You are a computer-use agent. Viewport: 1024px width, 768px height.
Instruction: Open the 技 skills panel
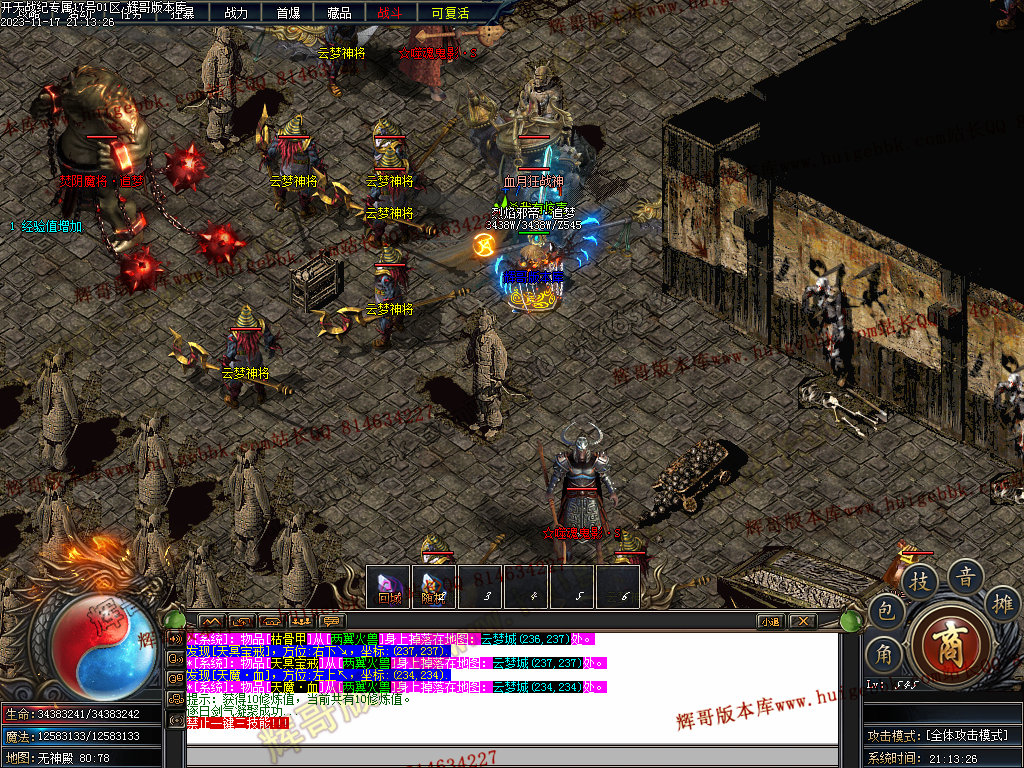tap(919, 579)
